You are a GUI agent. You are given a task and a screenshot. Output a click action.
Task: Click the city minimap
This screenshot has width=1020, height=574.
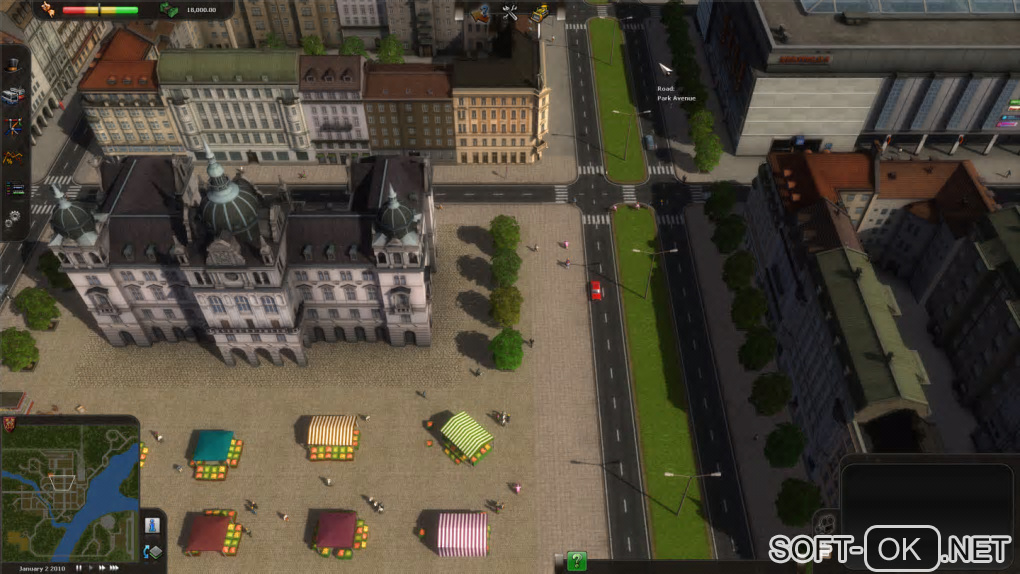[x=70, y=492]
